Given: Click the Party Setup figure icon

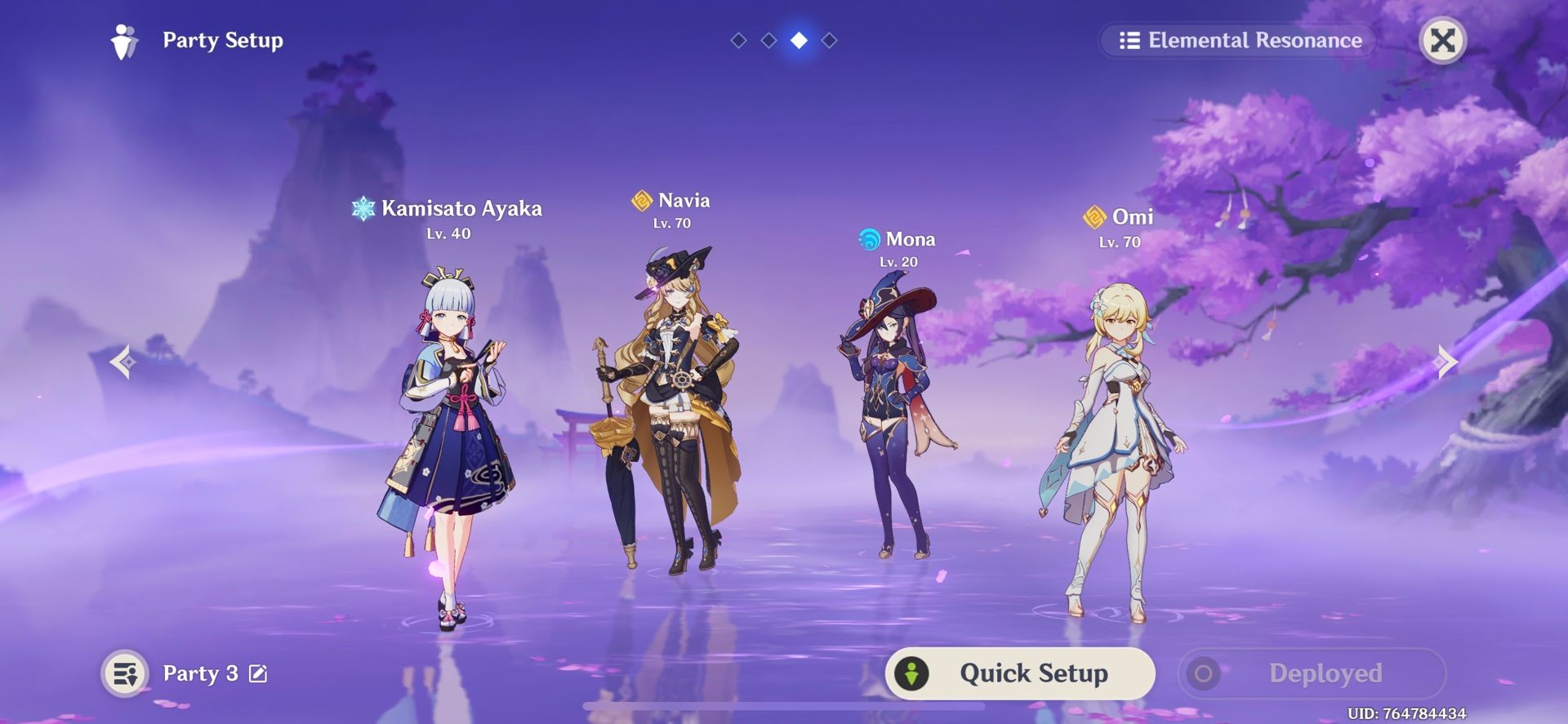Looking at the screenshot, I should [x=124, y=41].
